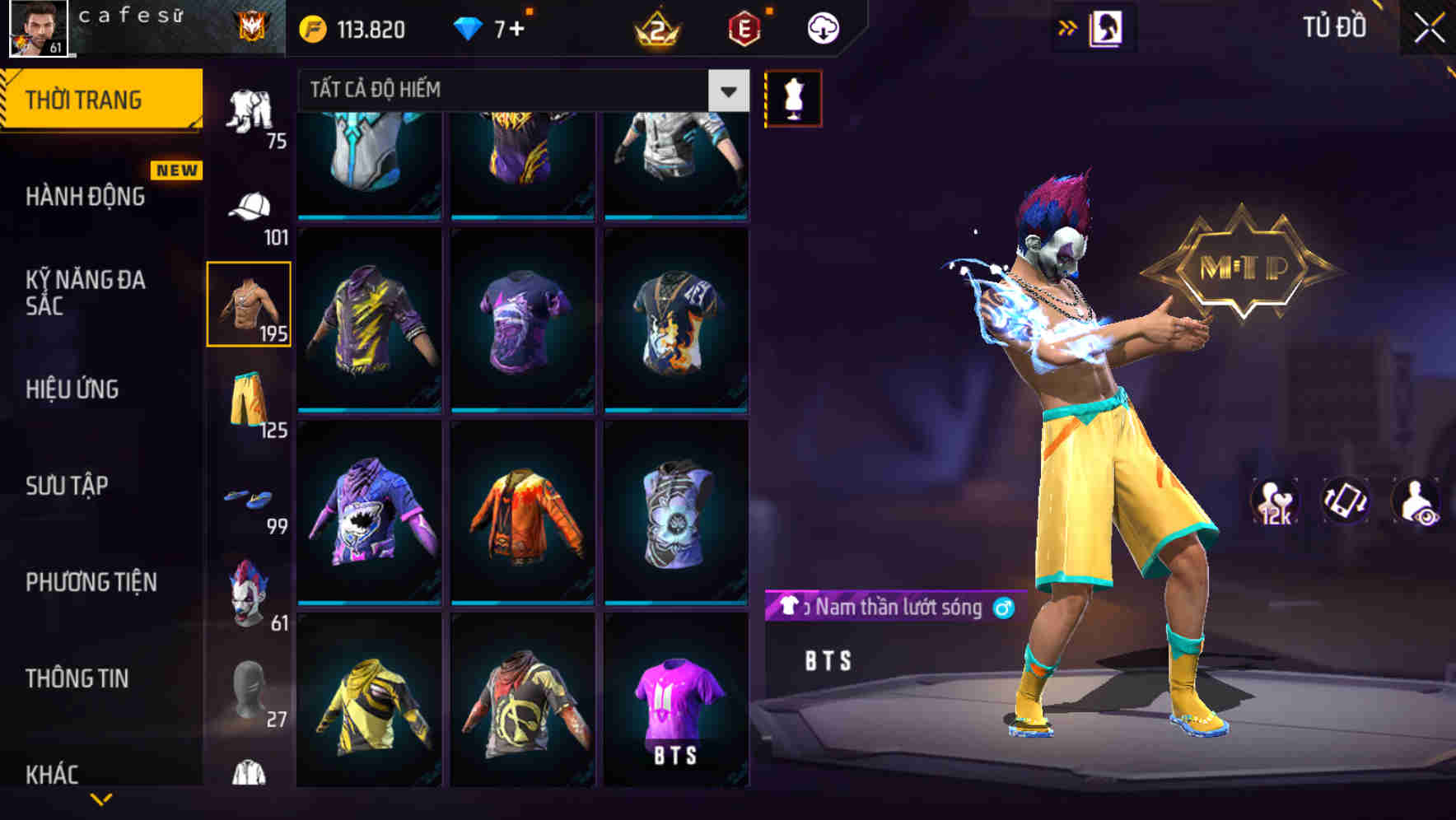
Task: Select the pants category icon showing 75 items
Action: 249,111
